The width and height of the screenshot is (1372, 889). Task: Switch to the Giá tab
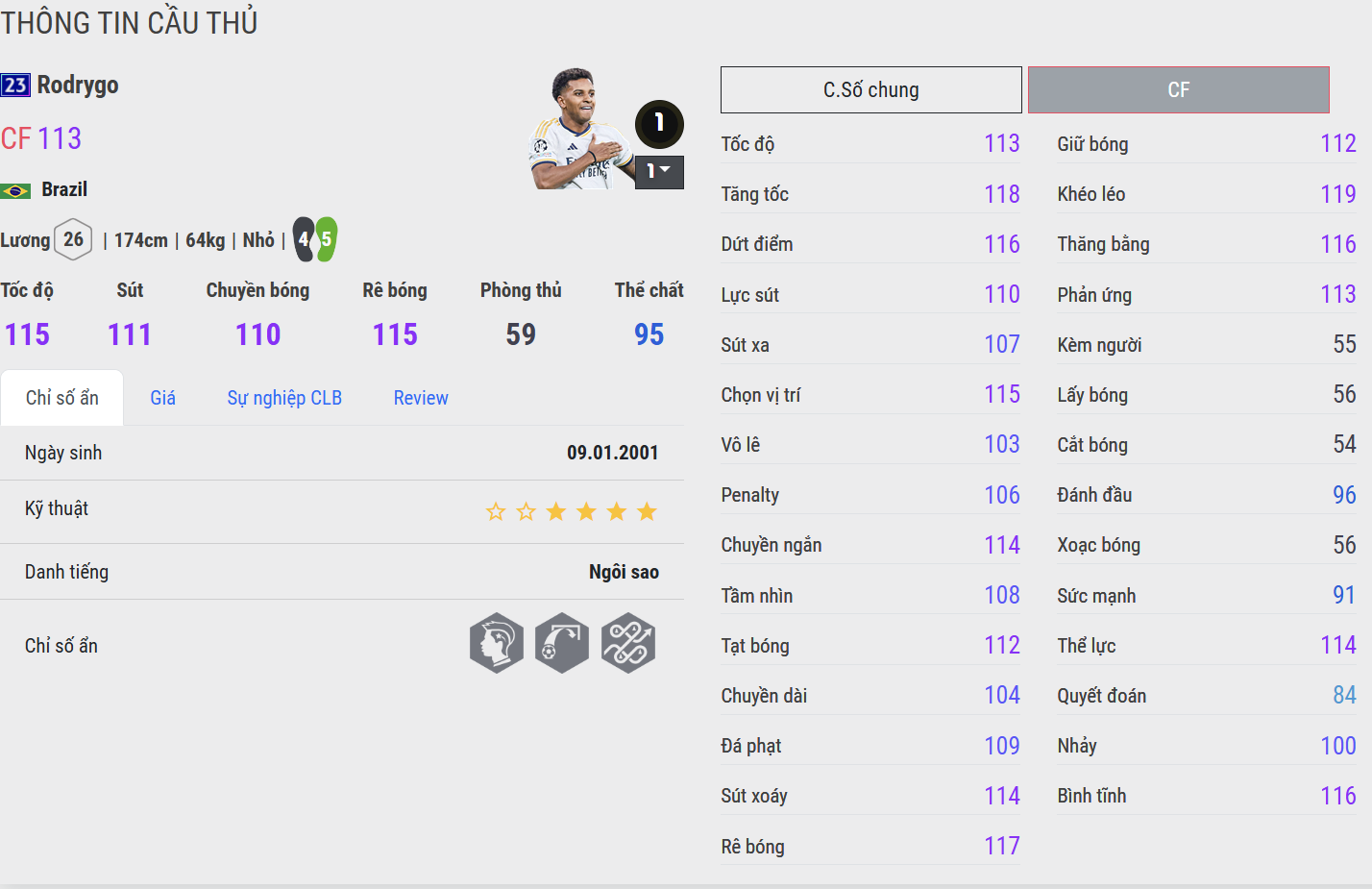click(x=162, y=398)
